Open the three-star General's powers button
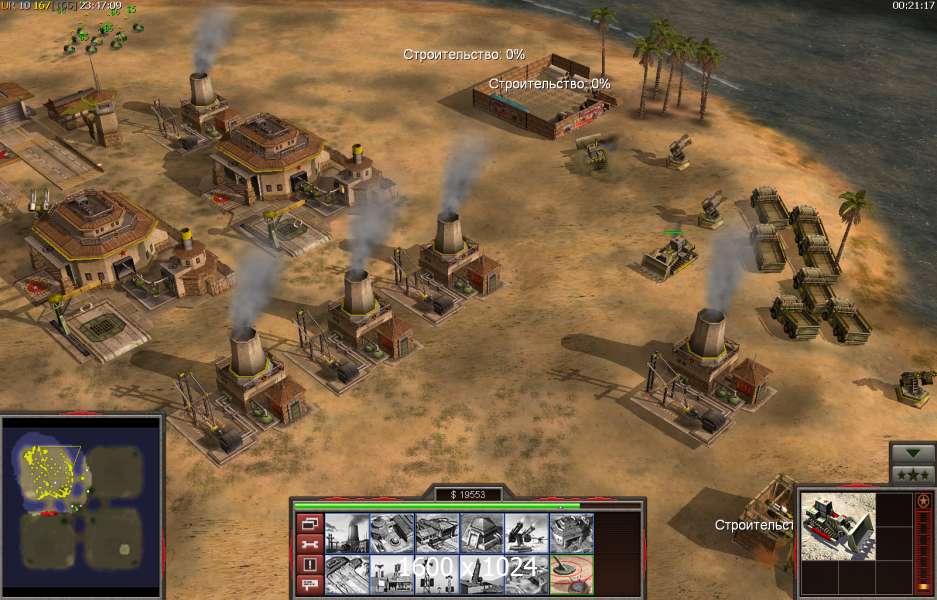This screenshot has height=600, width=937. (912, 473)
